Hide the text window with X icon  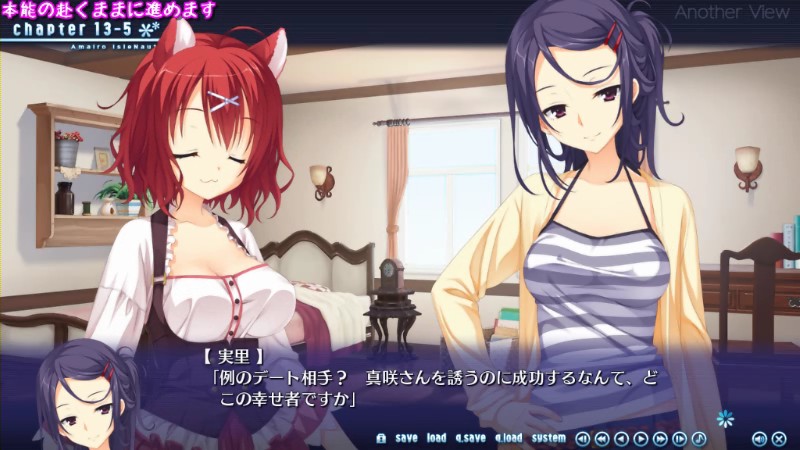coord(779,438)
